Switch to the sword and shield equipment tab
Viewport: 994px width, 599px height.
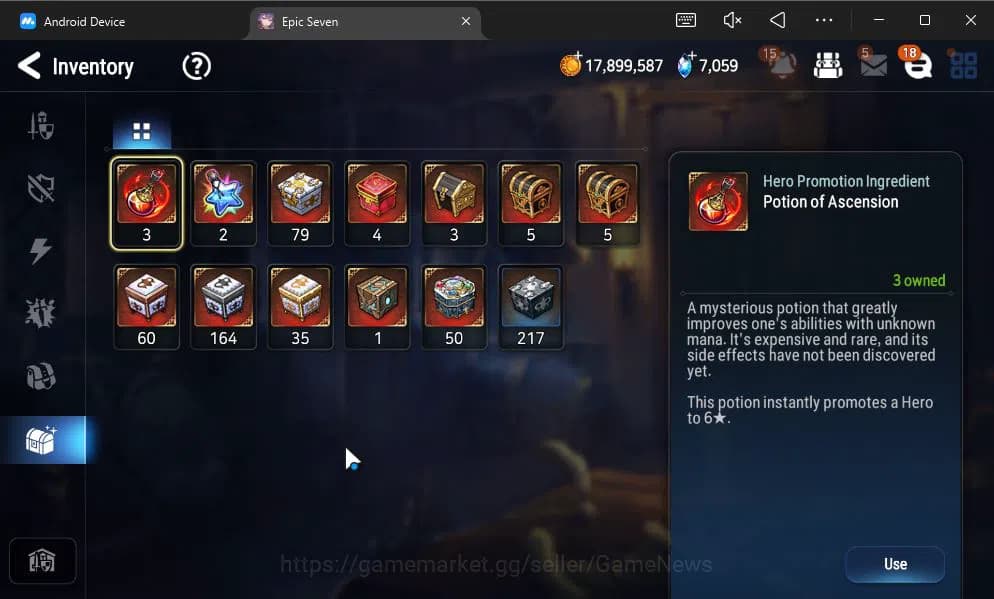coord(41,126)
